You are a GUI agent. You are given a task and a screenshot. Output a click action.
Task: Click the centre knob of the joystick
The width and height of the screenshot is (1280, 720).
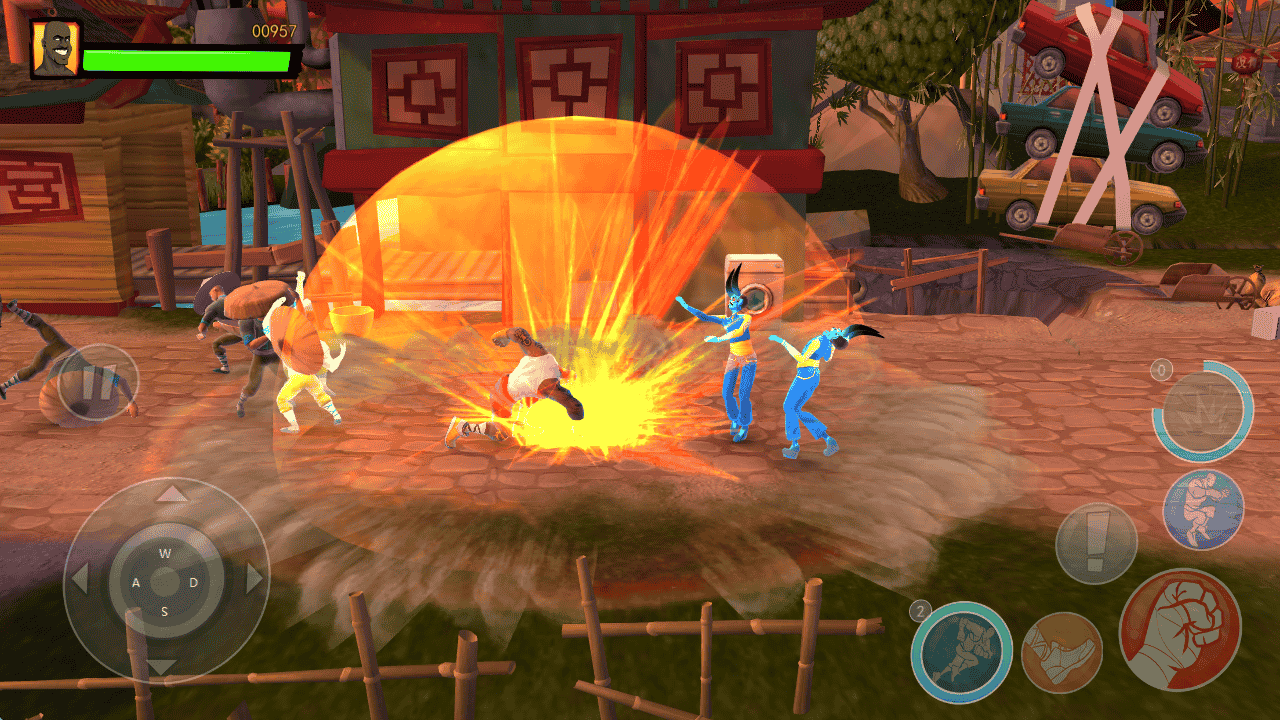[166, 581]
